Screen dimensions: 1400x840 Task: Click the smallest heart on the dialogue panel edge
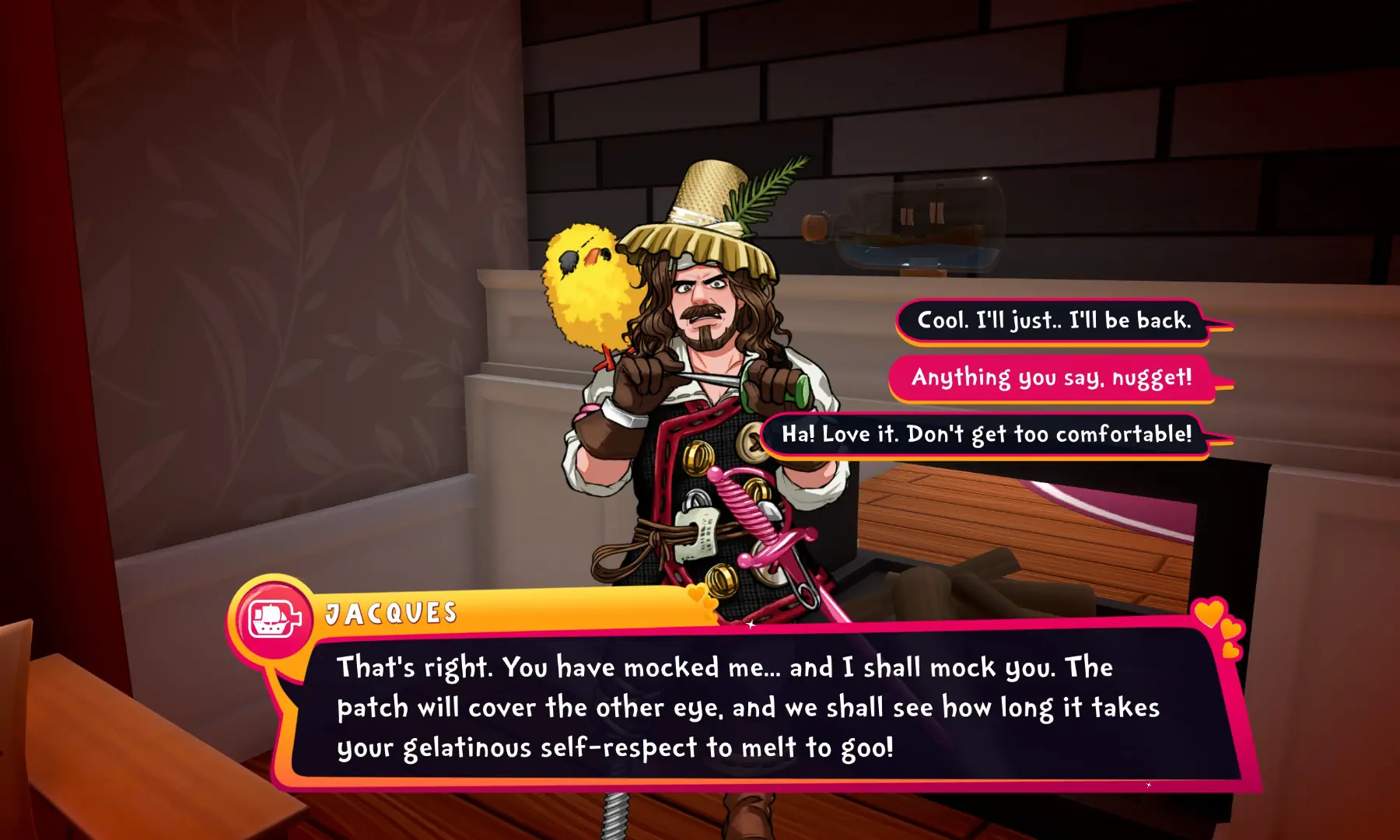(x=1230, y=652)
